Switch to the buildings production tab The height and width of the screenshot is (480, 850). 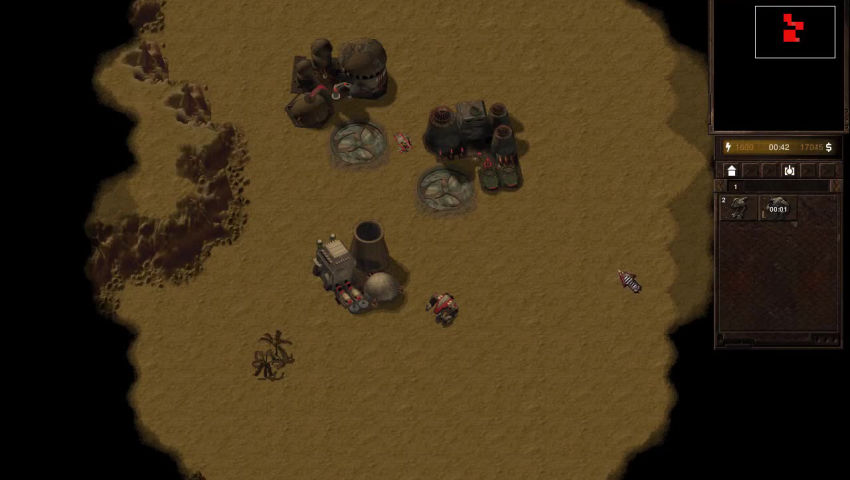point(731,171)
